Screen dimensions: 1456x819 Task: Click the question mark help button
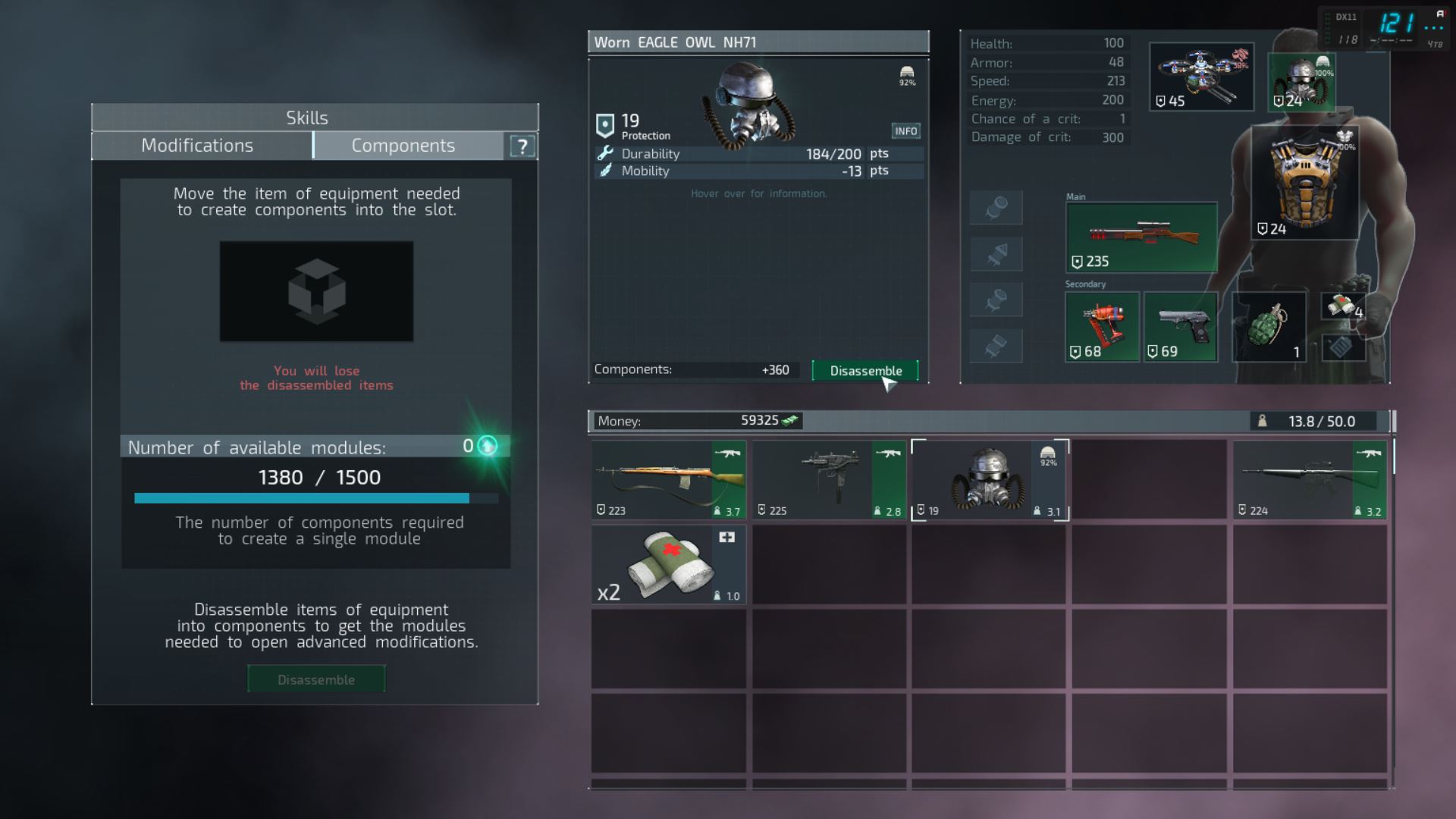[x=522, y=146]
